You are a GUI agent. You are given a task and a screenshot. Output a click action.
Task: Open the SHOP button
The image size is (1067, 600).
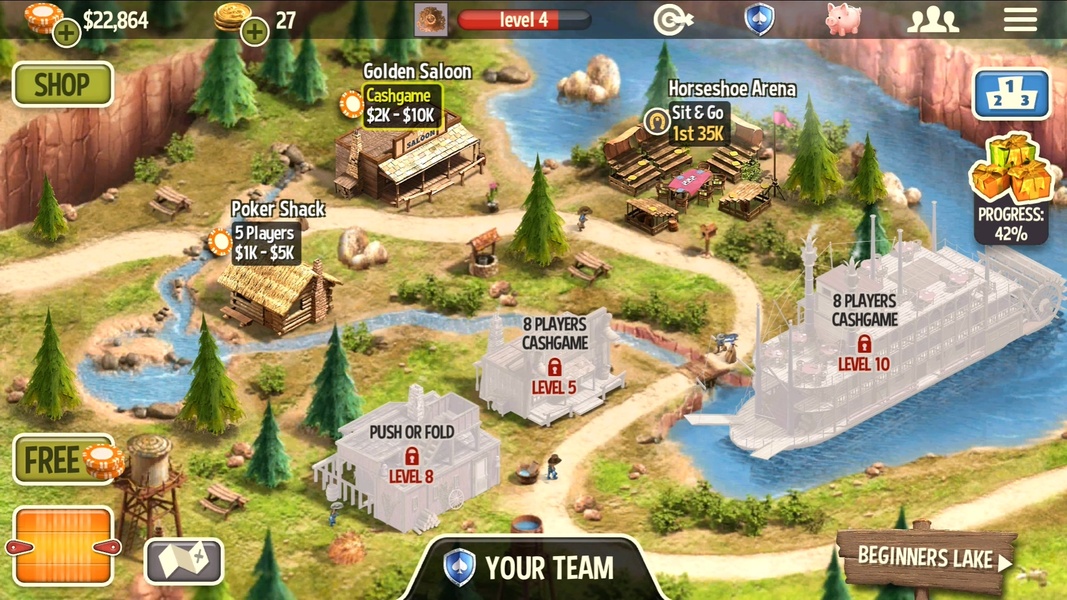tap(62, 85)
